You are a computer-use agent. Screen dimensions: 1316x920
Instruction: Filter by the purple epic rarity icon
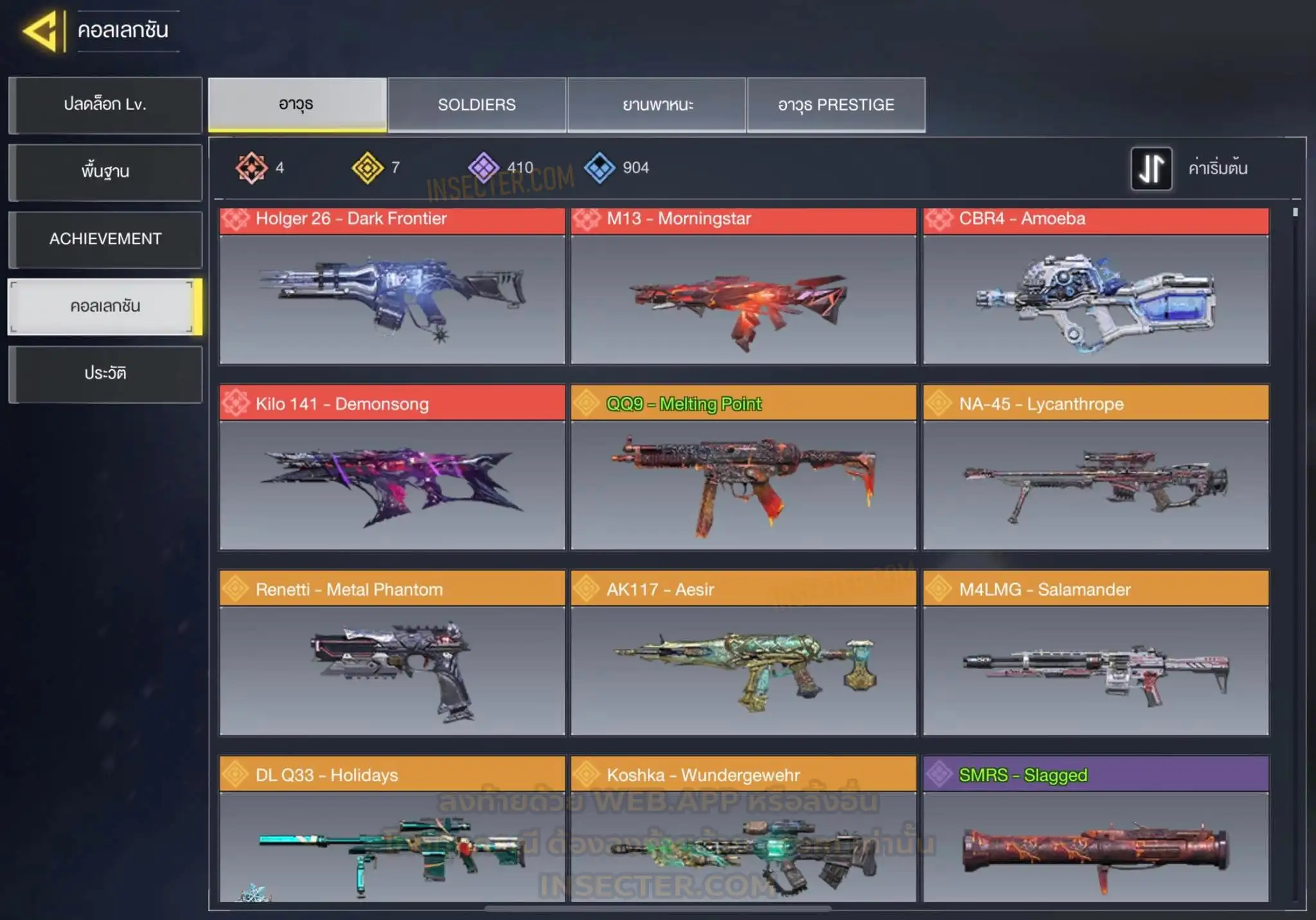pyautogui.click(x=483, y=168)
